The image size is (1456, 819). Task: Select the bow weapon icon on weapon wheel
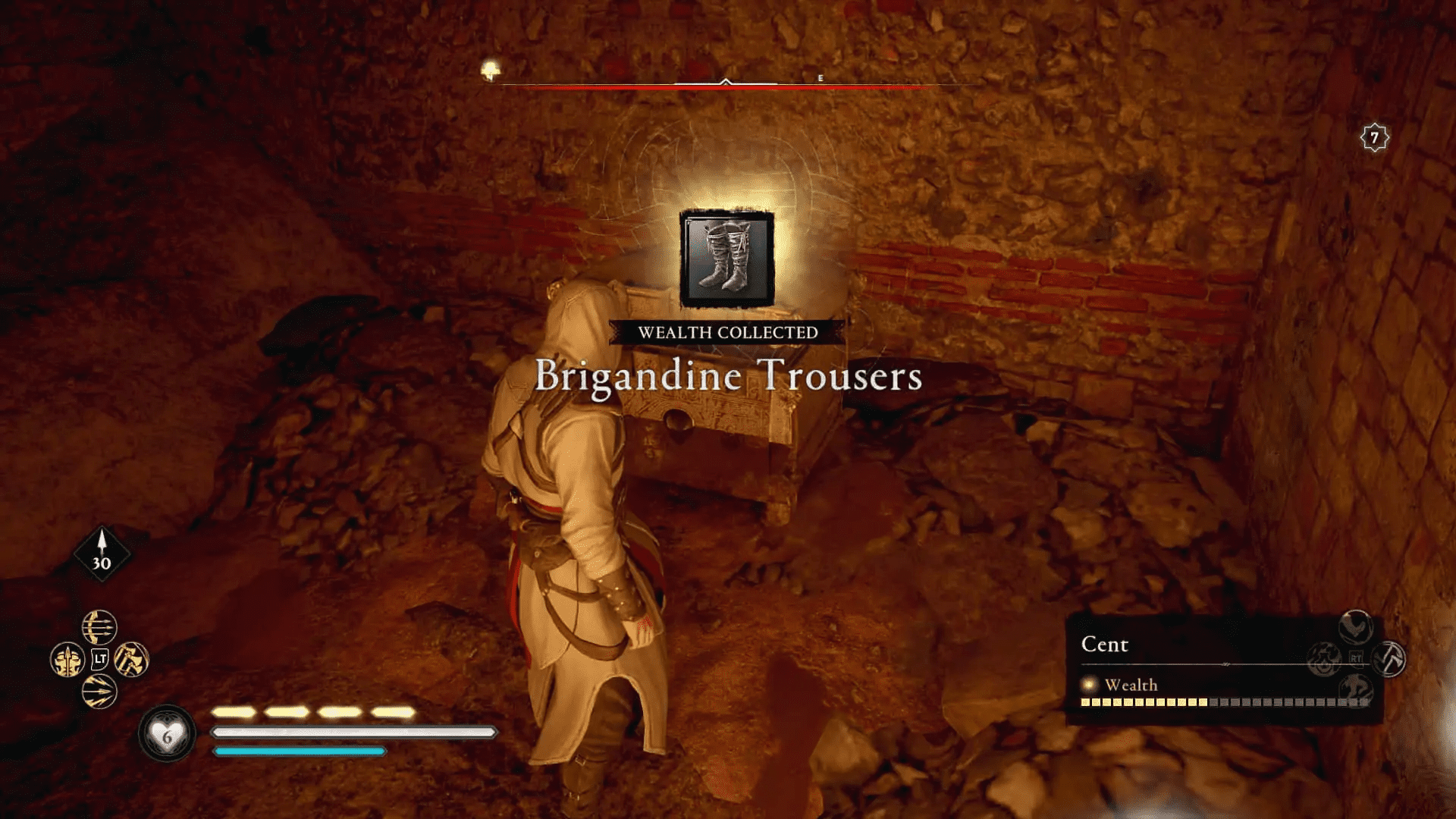point(99,627)
